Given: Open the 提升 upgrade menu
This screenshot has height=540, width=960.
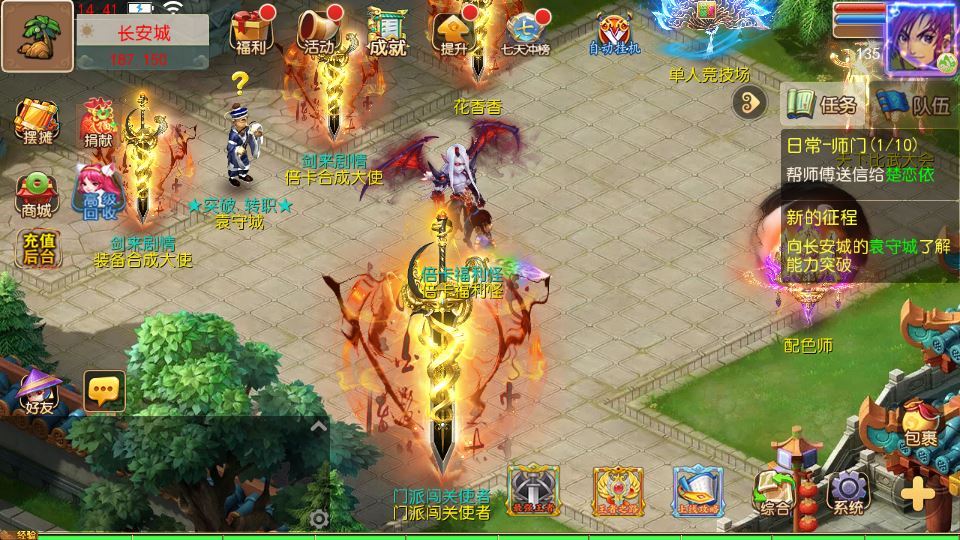Looking at the screenshot, I should point(452,32).
